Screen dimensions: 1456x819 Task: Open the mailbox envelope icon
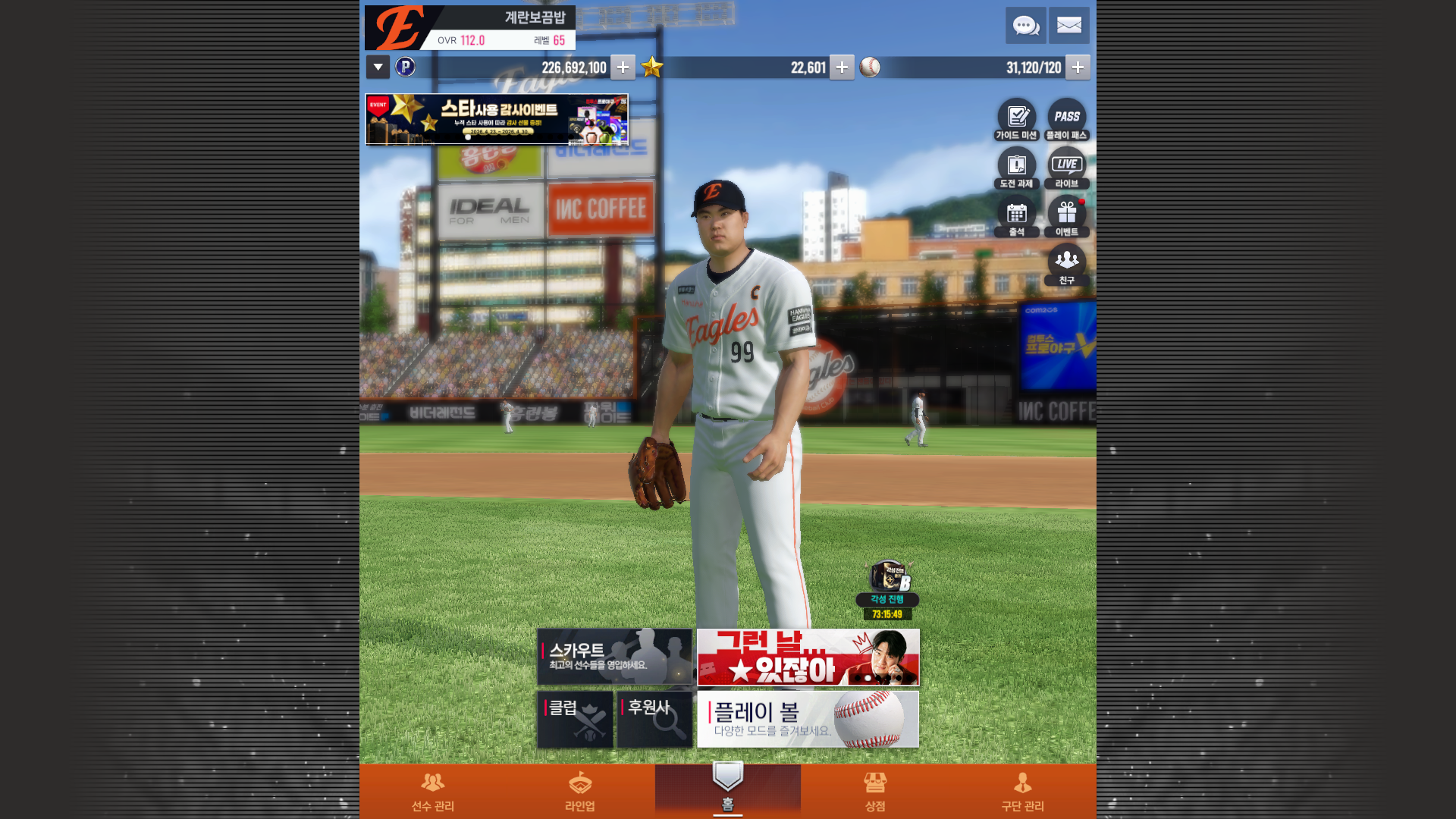coord(1068,26)
